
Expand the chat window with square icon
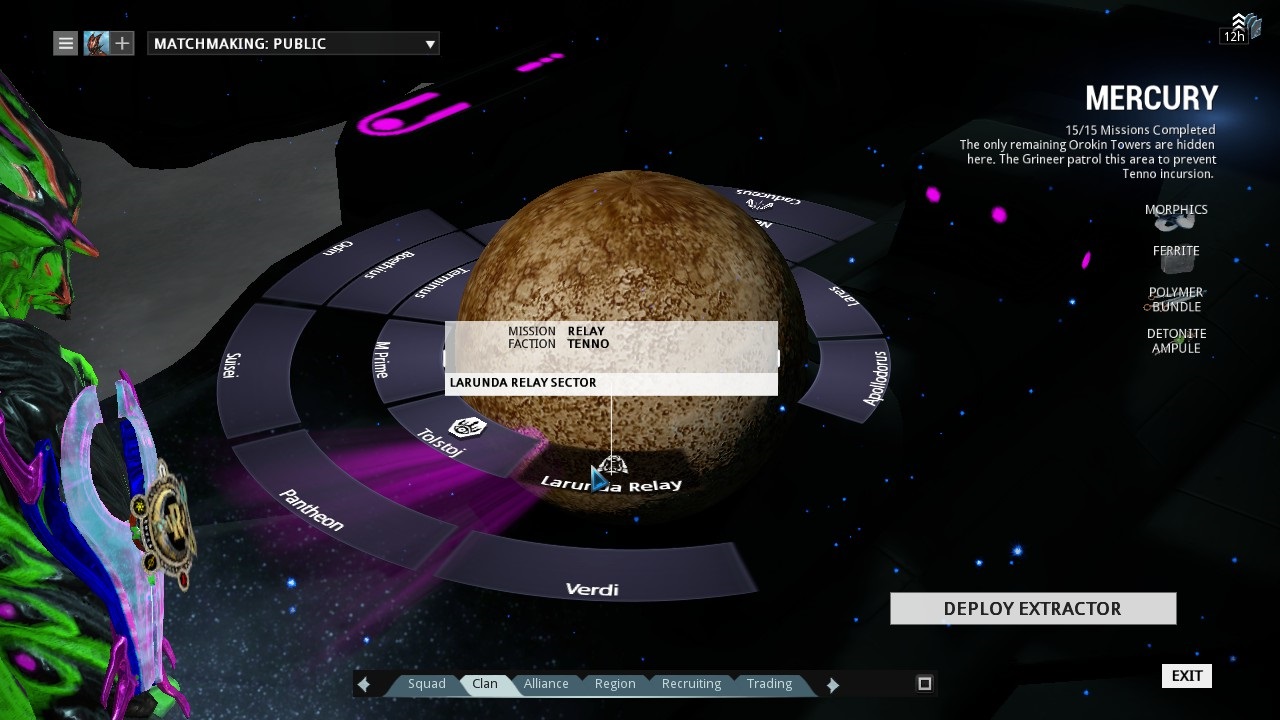pos(925,683)
